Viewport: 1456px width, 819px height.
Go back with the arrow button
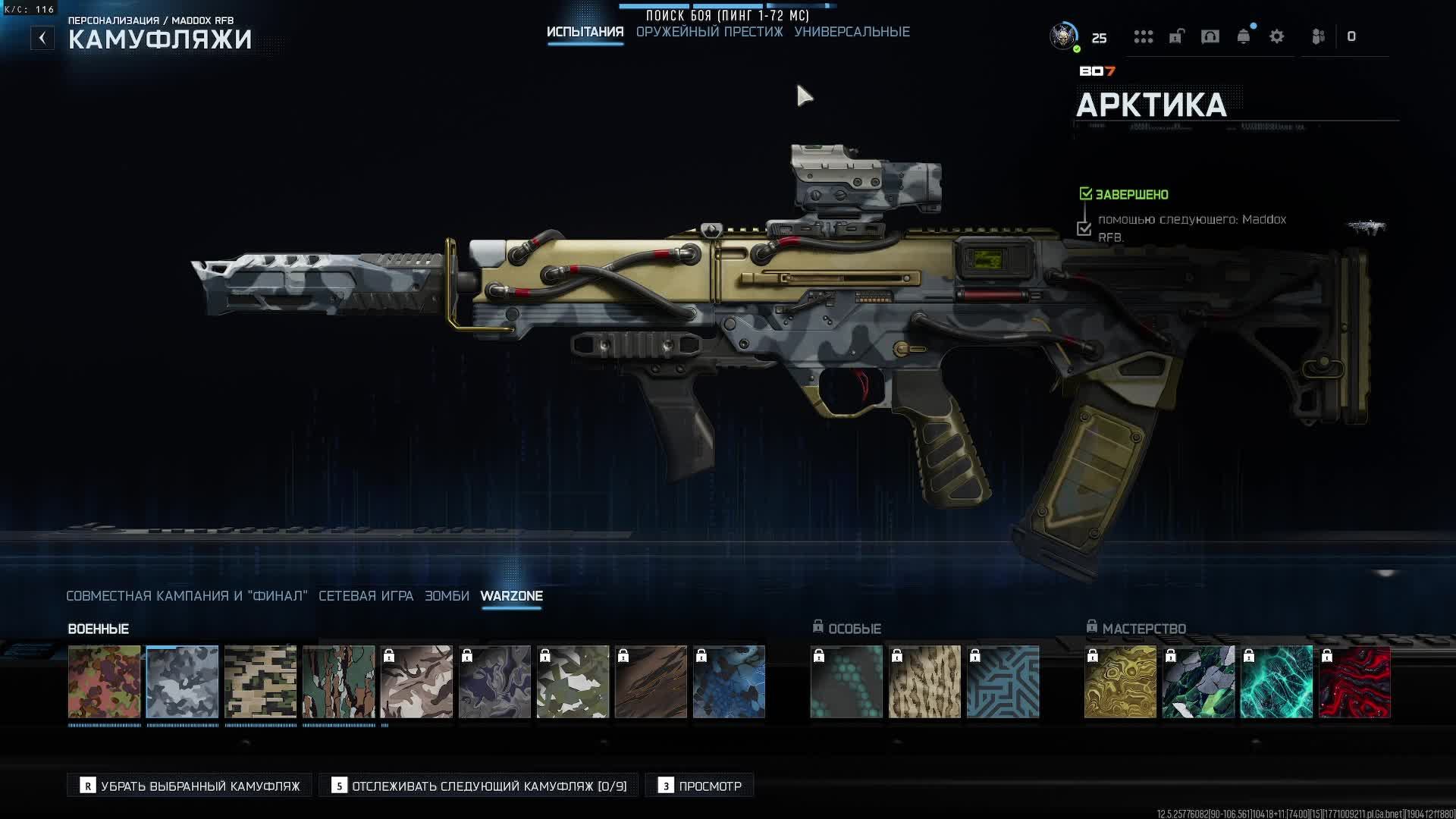[x=42, y=38]
